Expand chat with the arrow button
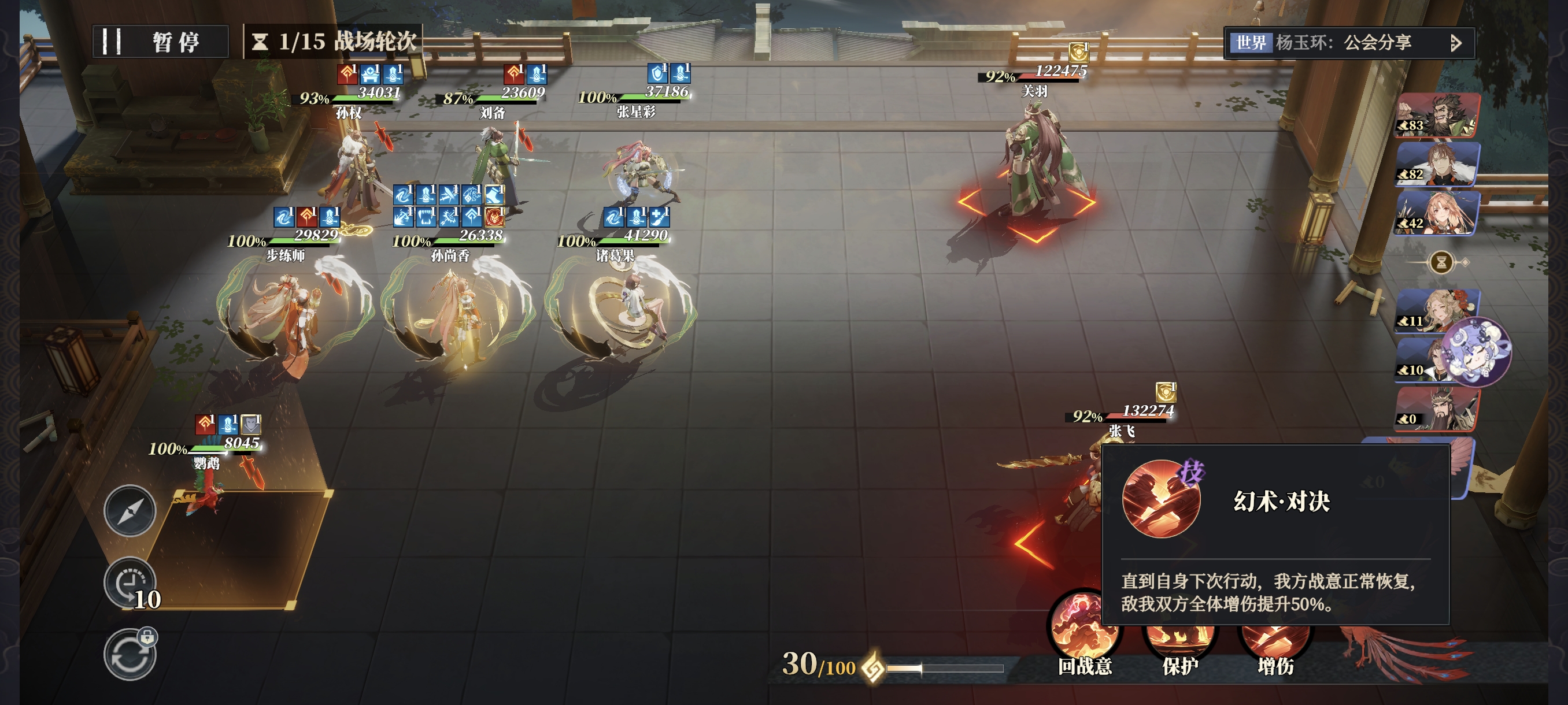The height and width of the screenshot is (705, 1568). (1455, 43)
